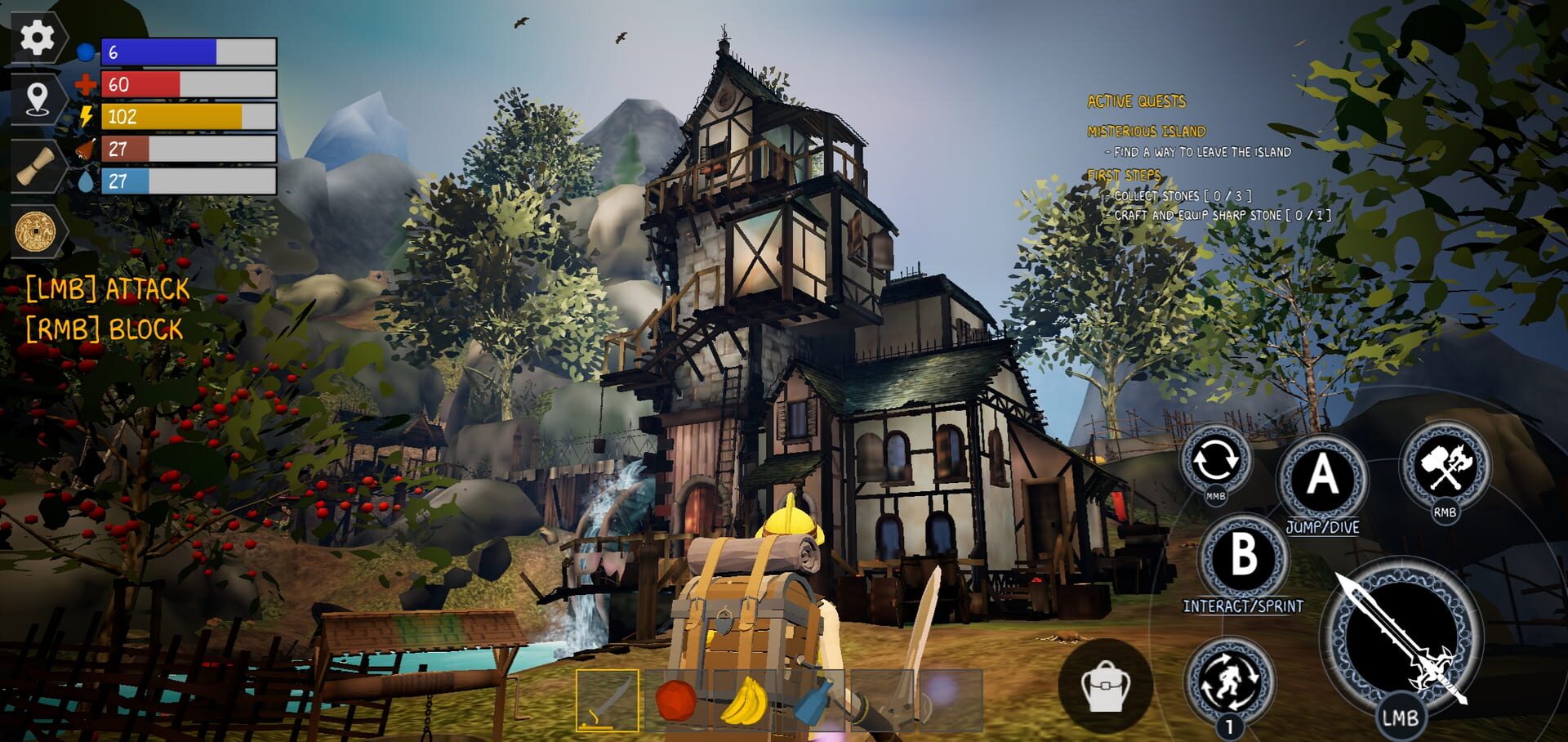The width and height of the screenshot is (1568, 742).
Task: Expand the FIRST STEPS quest entry
Action: (1125, 174)
